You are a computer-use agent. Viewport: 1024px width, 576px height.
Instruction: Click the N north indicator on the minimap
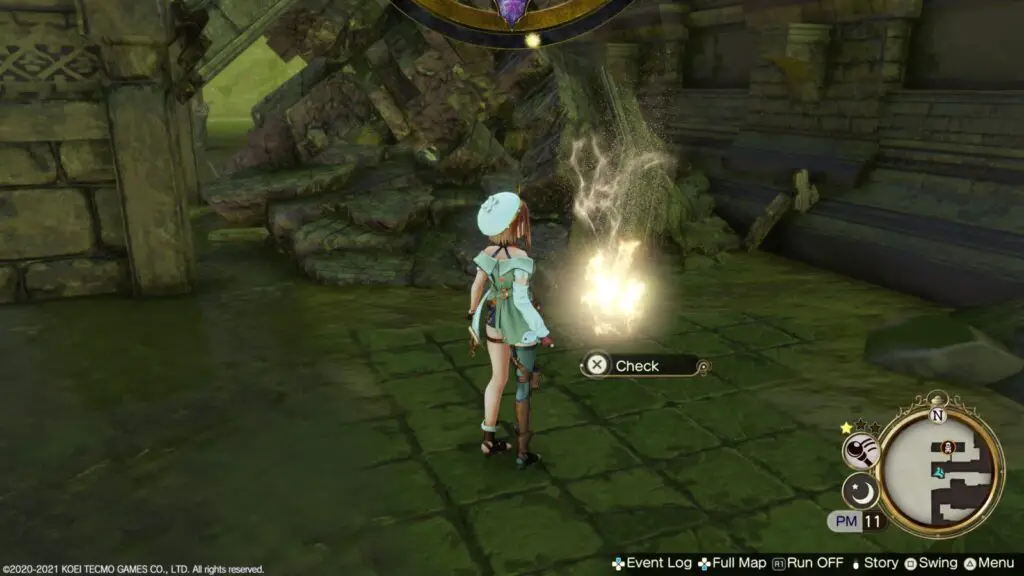pyautogui.click(x=937, y=414)
